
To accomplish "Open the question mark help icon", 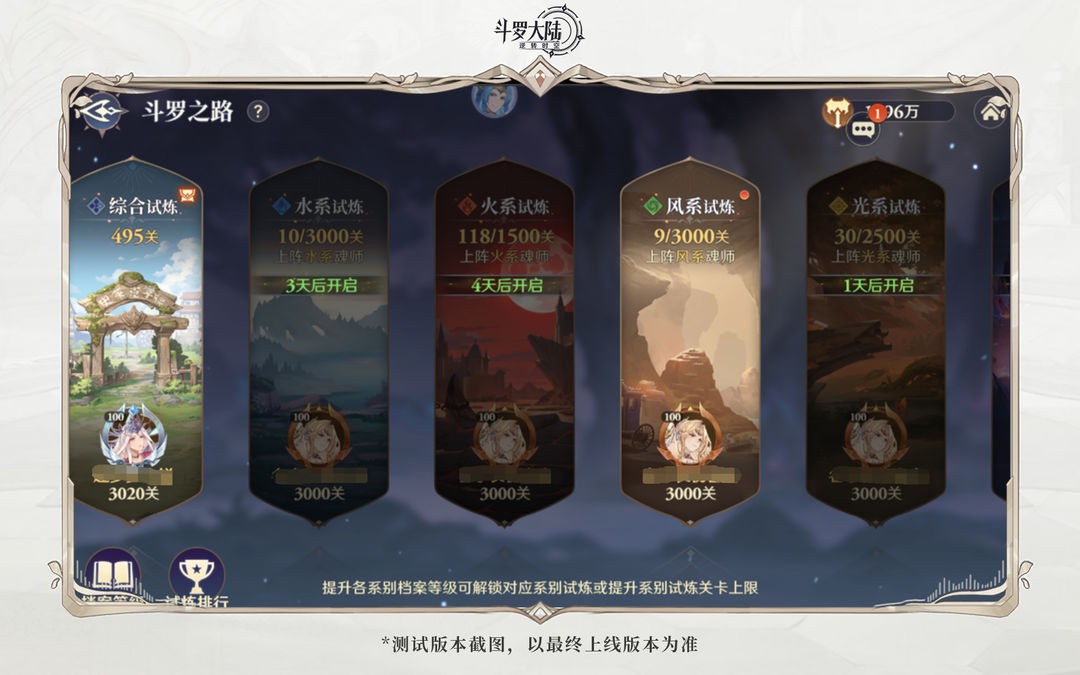I will click(258, 111).
